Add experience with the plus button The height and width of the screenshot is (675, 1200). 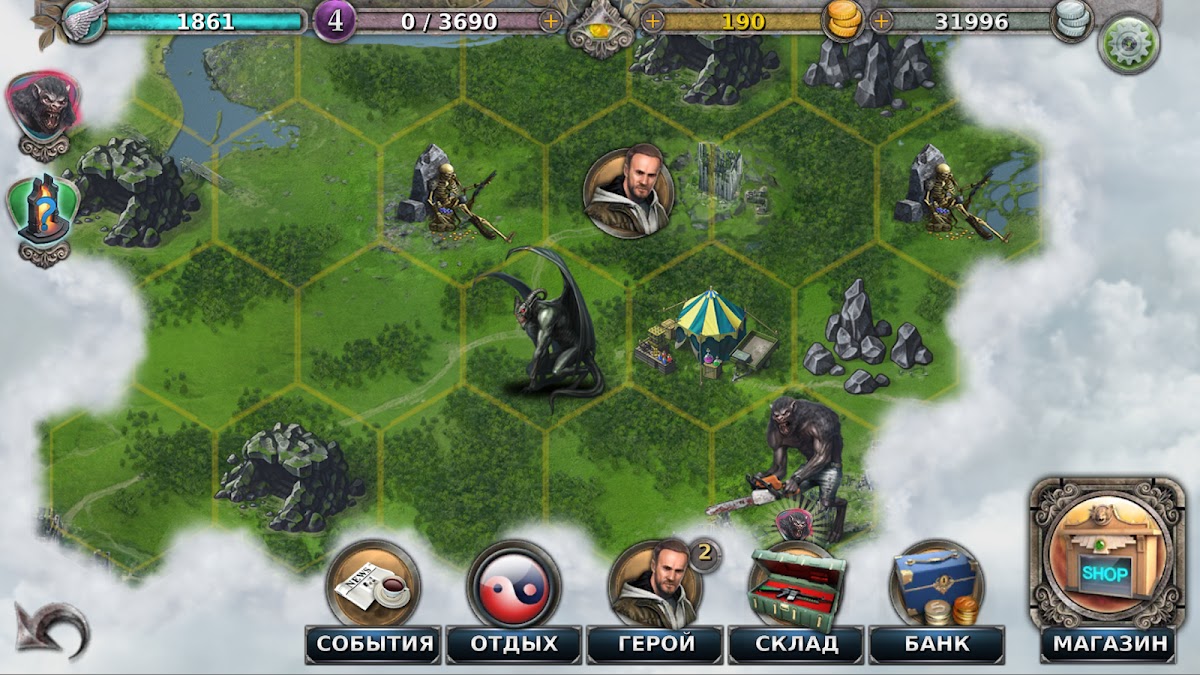(x=550, y=20)
